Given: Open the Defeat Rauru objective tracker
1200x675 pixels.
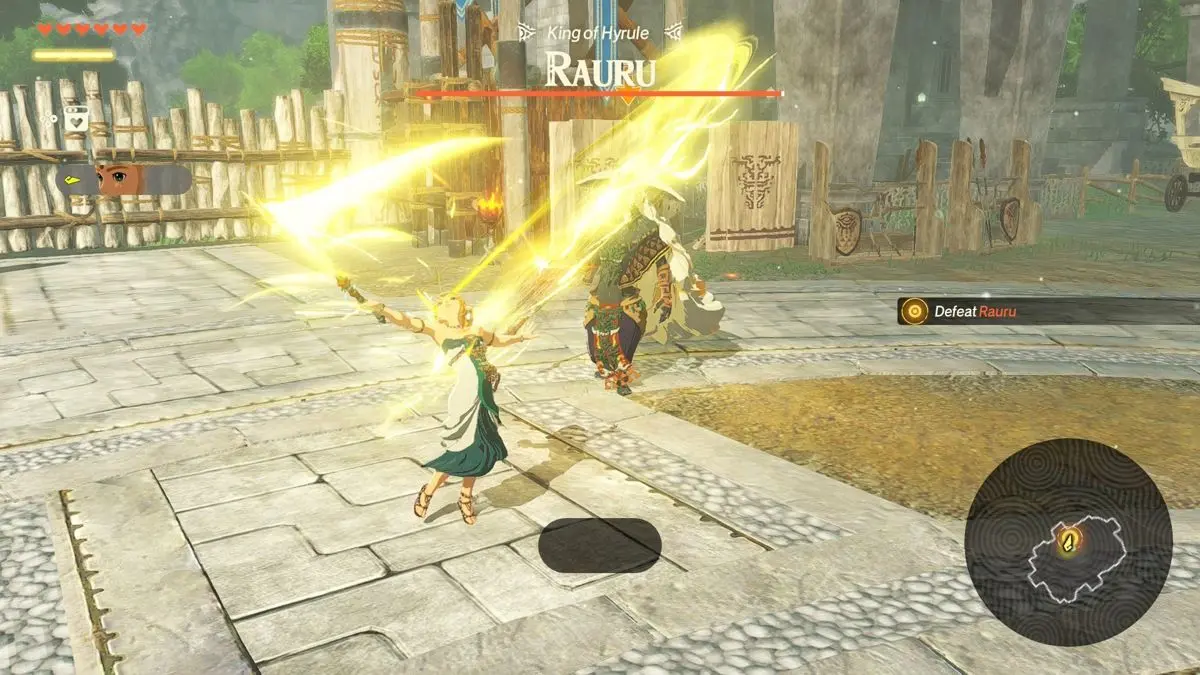Looking at the screenshot, I should [1045, 311].
